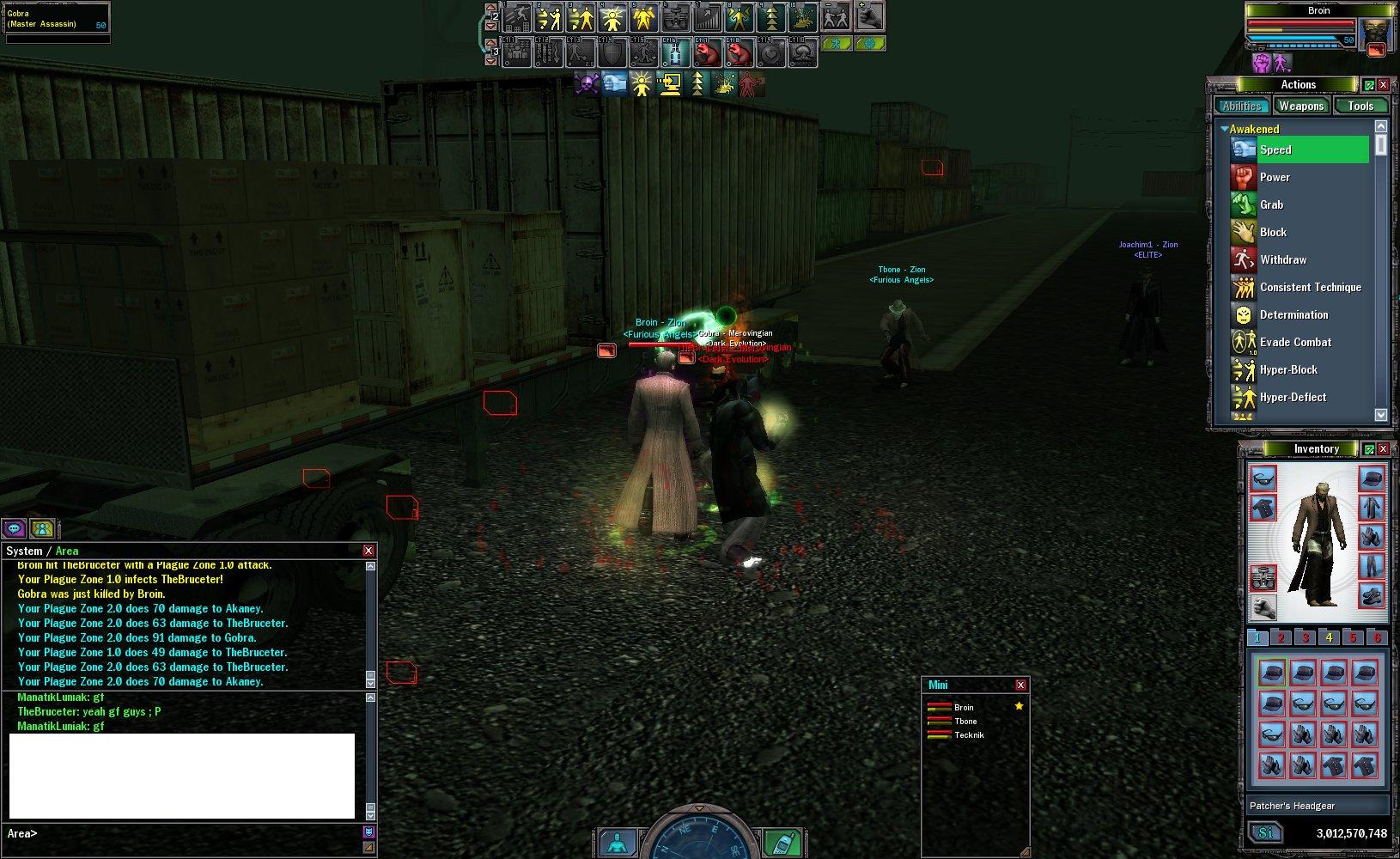Switch to the Weapons tab
The width and height of the screenshot is (1400, 859).
1300,106
